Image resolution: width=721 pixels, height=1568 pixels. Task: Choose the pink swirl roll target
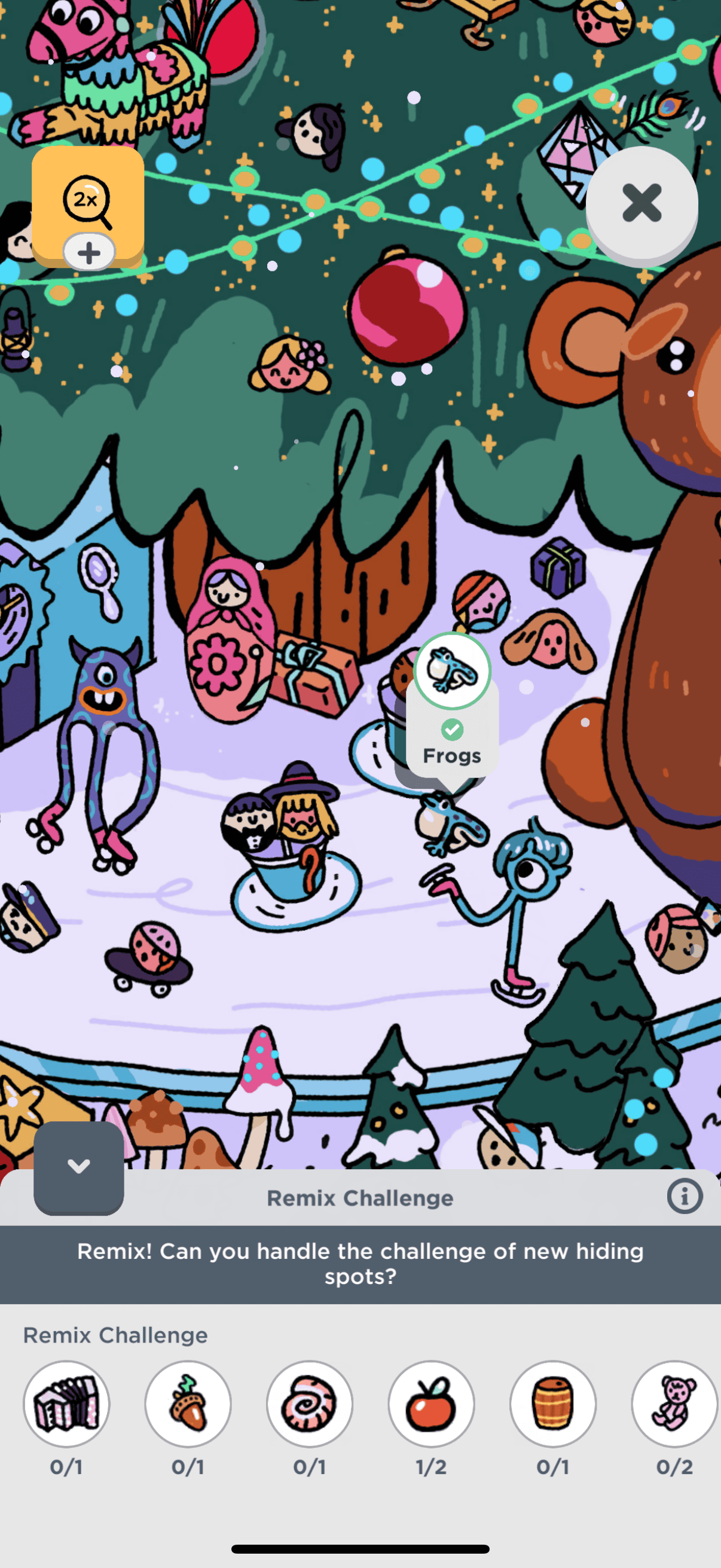310,1404
